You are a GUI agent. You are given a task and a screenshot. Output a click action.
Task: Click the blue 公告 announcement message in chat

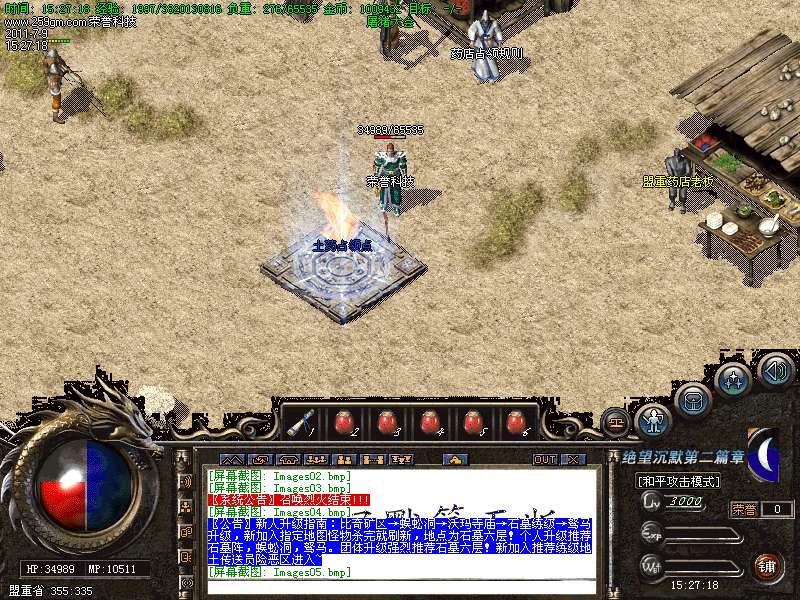400,540
